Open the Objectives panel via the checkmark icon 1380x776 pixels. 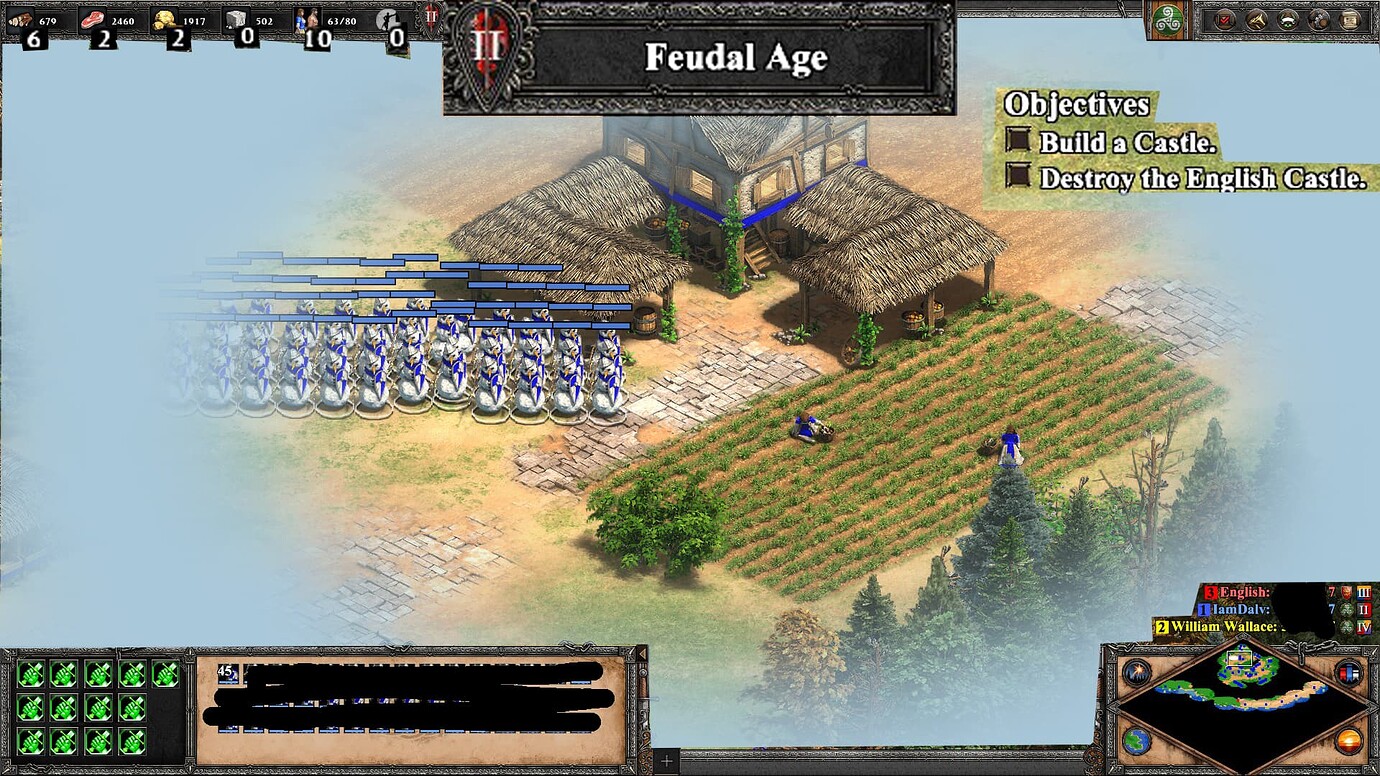1223,19
